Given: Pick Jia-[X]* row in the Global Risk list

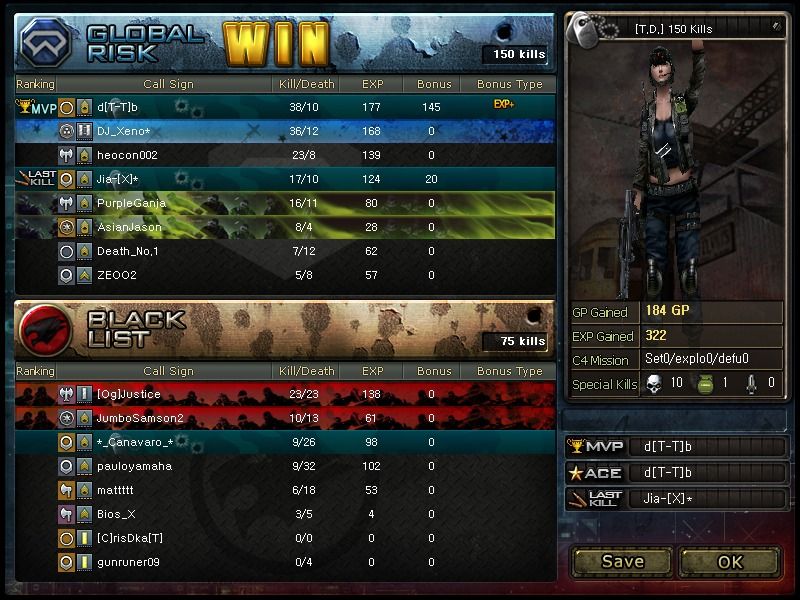Looking at the screenshot, I should pos(285,179).
